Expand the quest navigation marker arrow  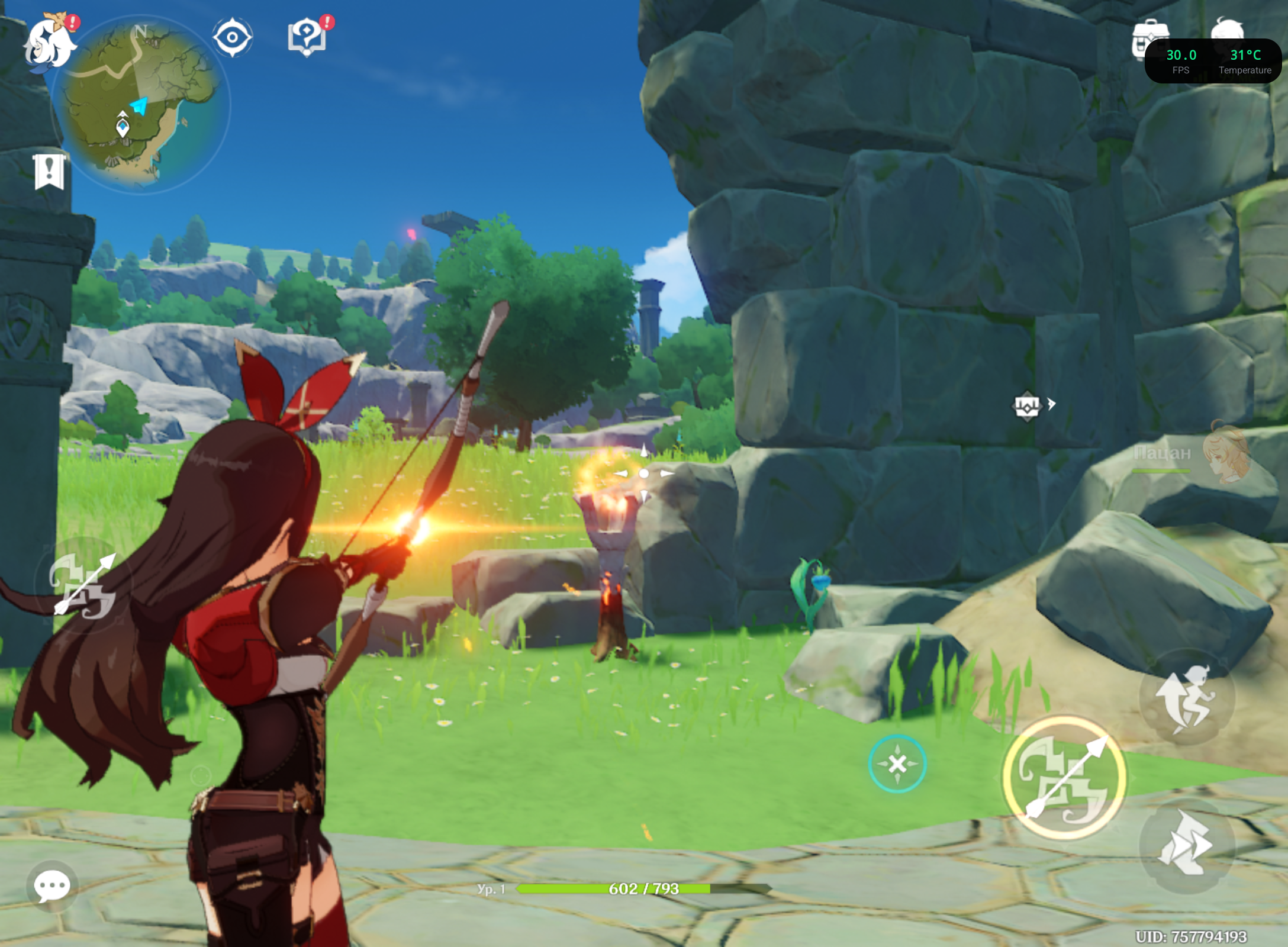(1051, 404)
